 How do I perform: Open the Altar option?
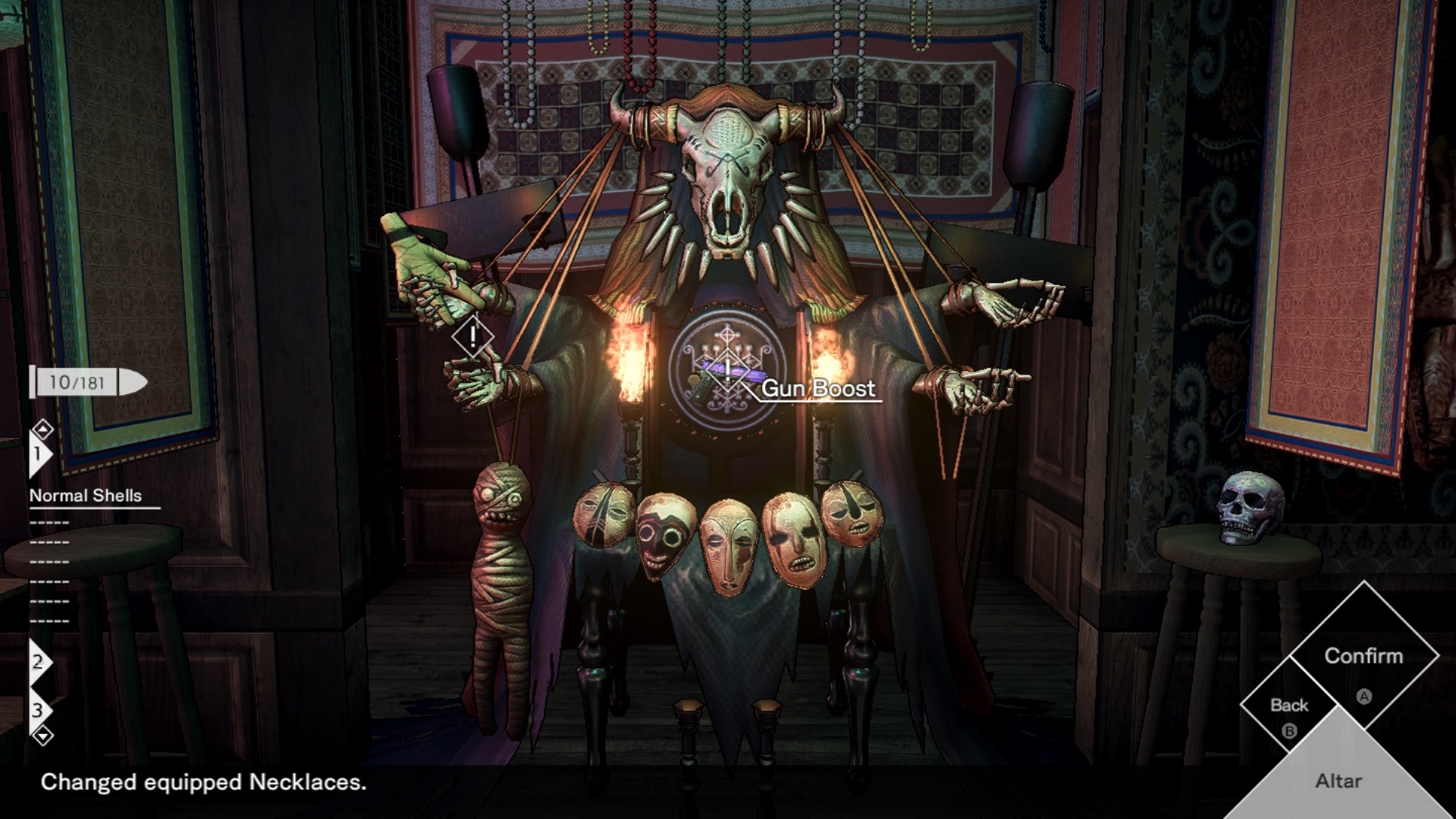point(1338,780)
